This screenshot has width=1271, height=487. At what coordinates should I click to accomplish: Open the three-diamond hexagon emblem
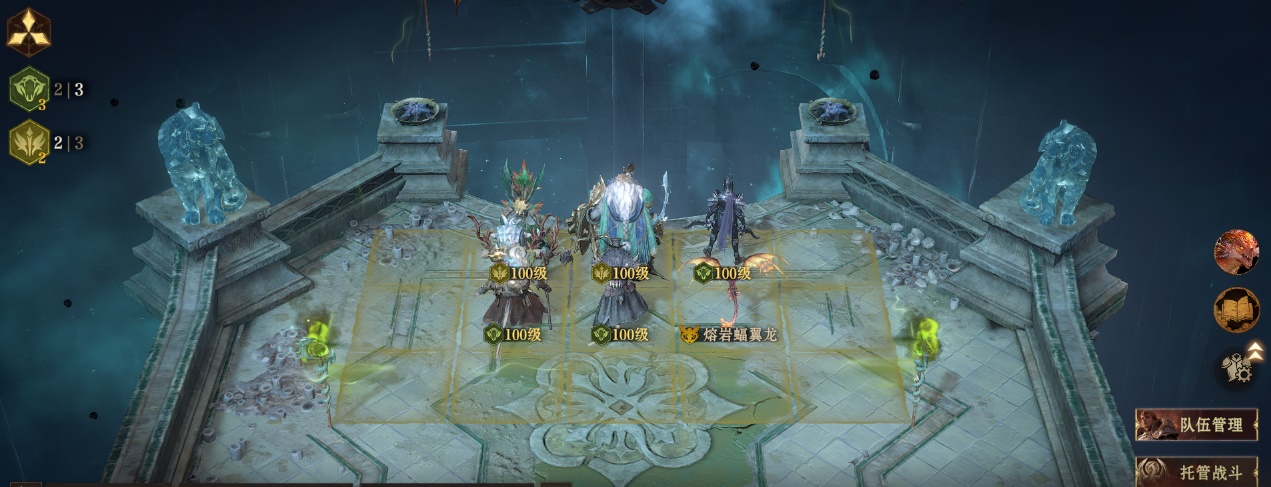(29, 32)
